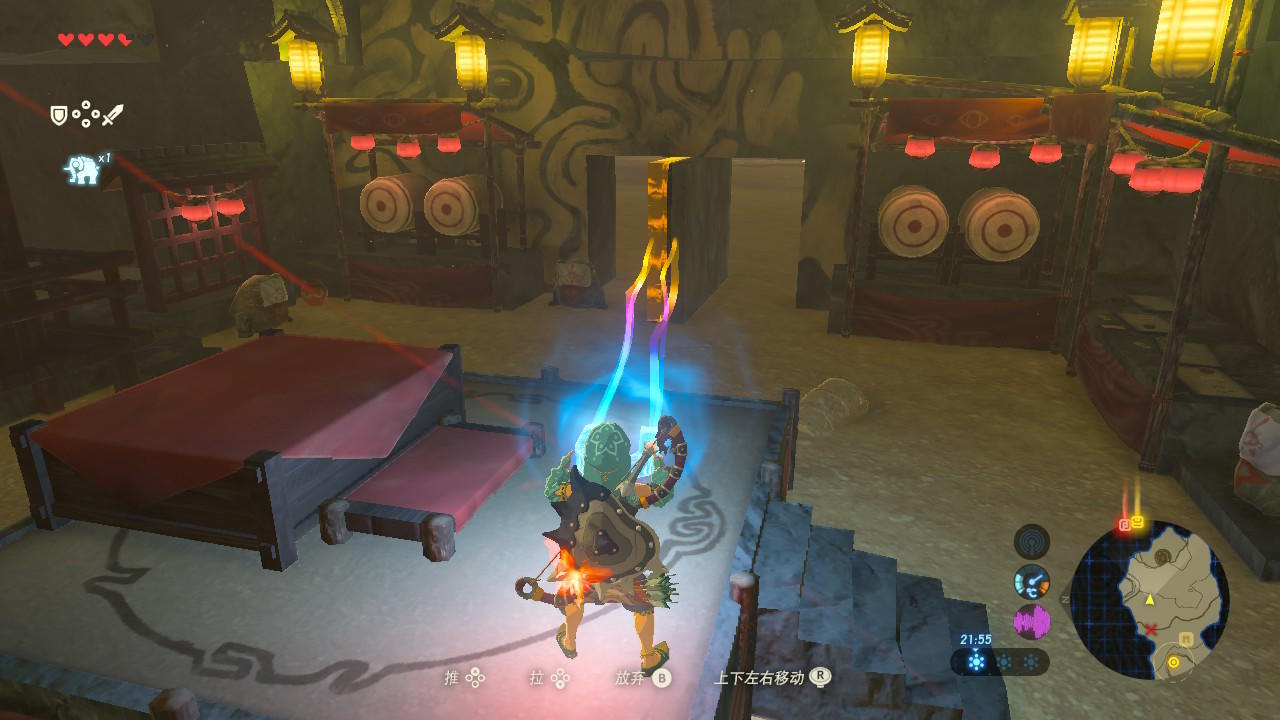Viewport: 1280px width, 720px height.
Task: Select the shield quick-swap icon
Action: [59, 116]
